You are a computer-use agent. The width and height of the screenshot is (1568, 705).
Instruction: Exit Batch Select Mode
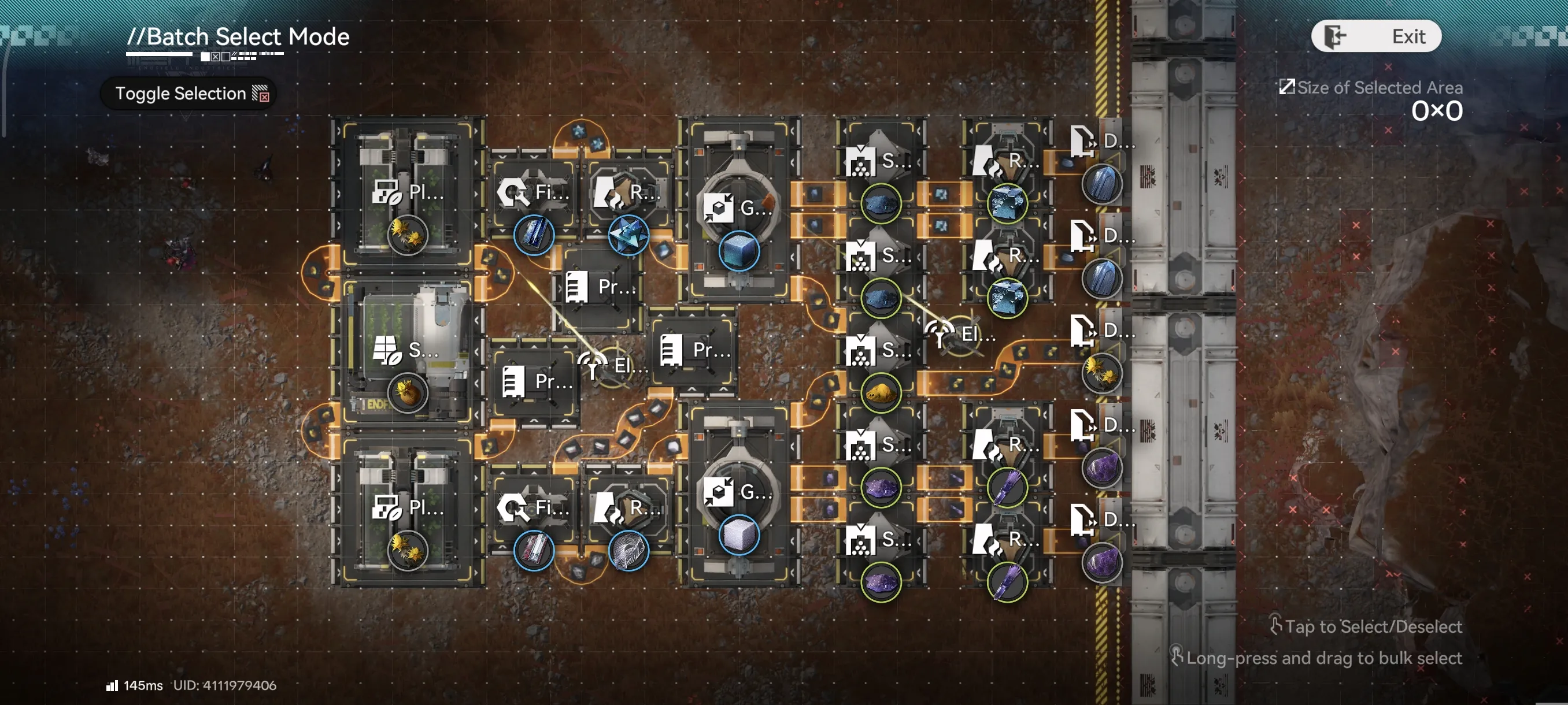tap(1375, 36)
